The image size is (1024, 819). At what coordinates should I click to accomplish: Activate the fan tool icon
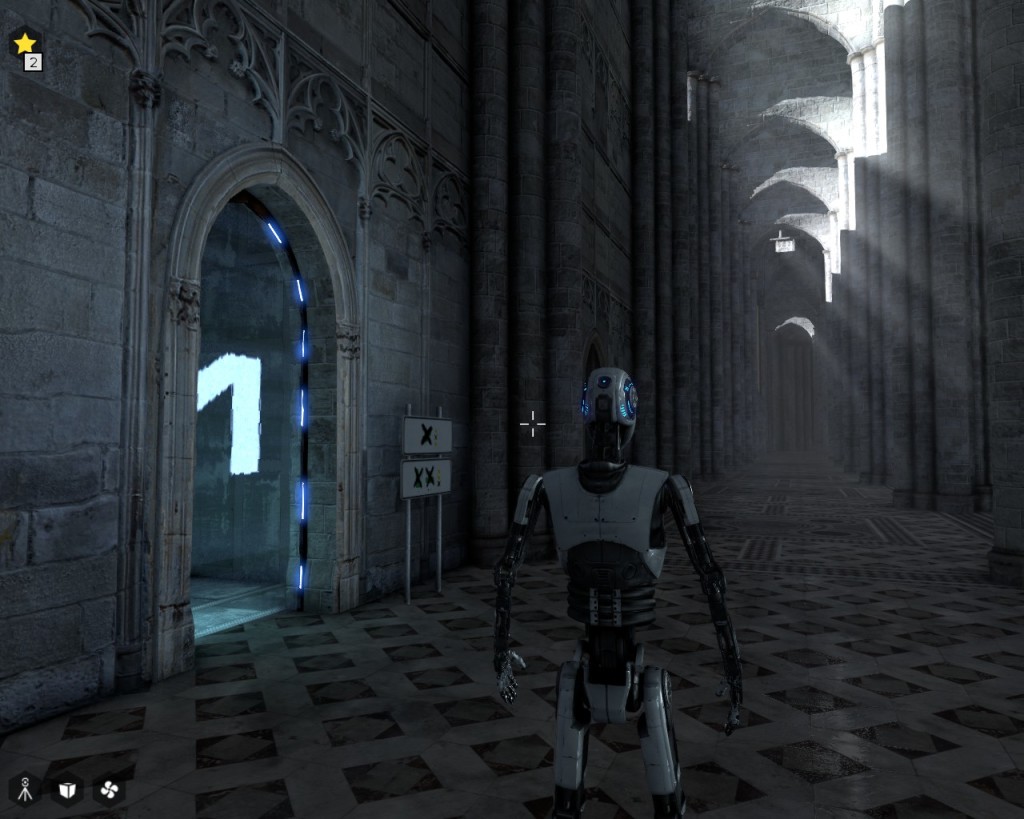[x=109, y=790]
